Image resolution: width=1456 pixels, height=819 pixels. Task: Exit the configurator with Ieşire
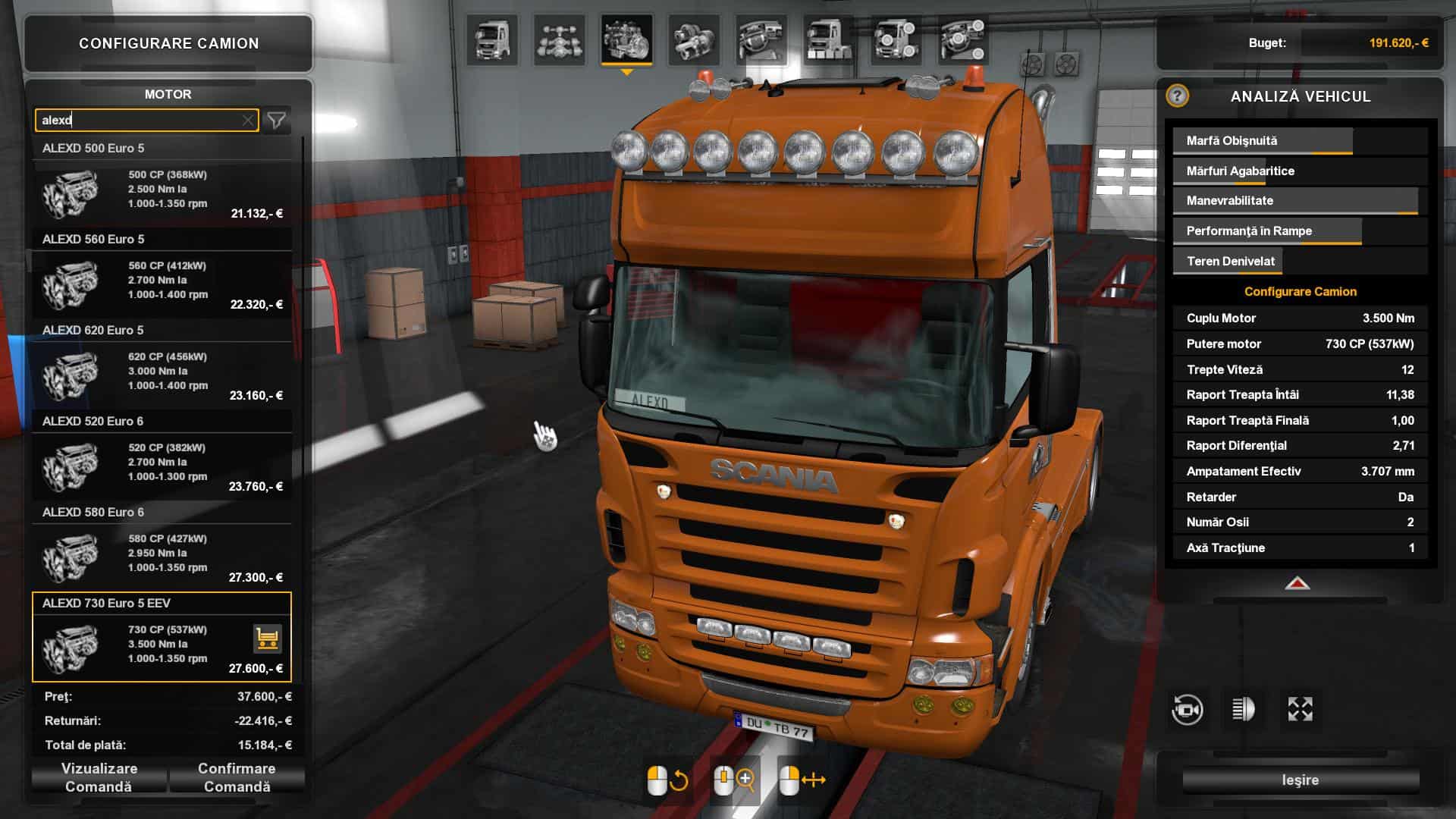point(1300,780)
